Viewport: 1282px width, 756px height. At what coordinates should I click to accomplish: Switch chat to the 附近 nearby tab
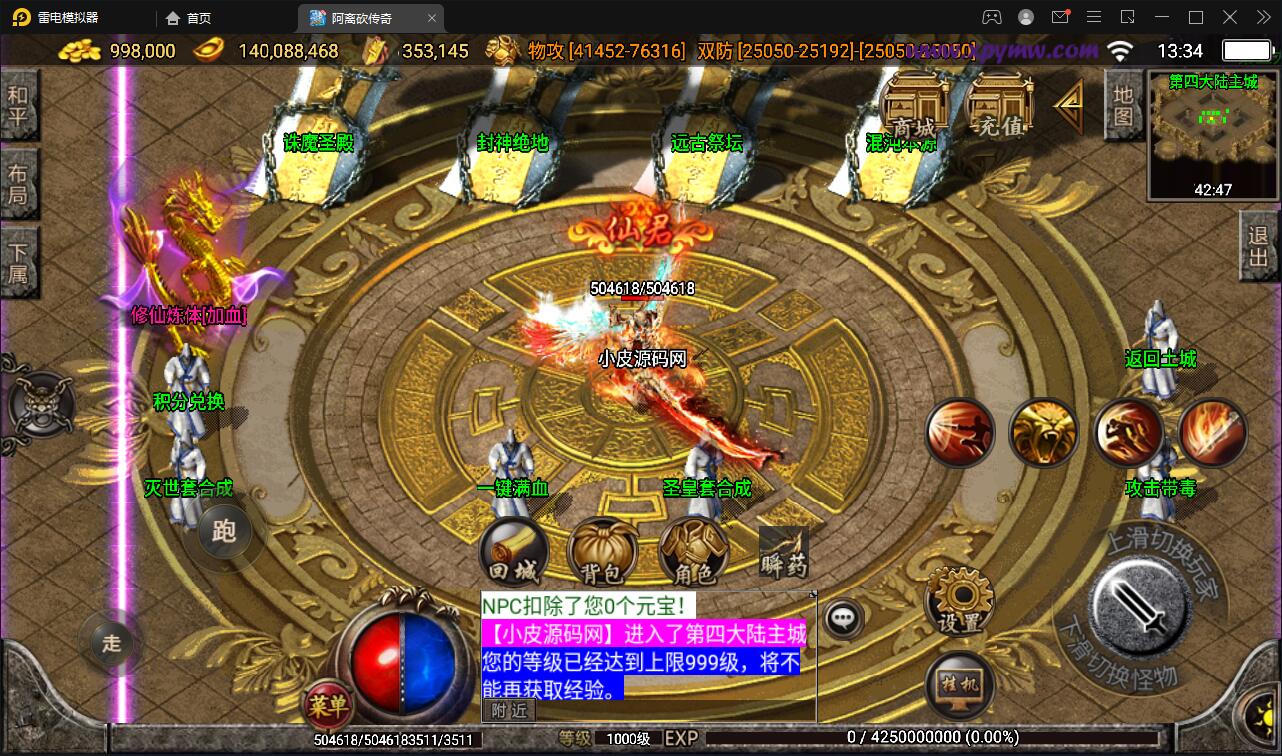tap(510, 710)
